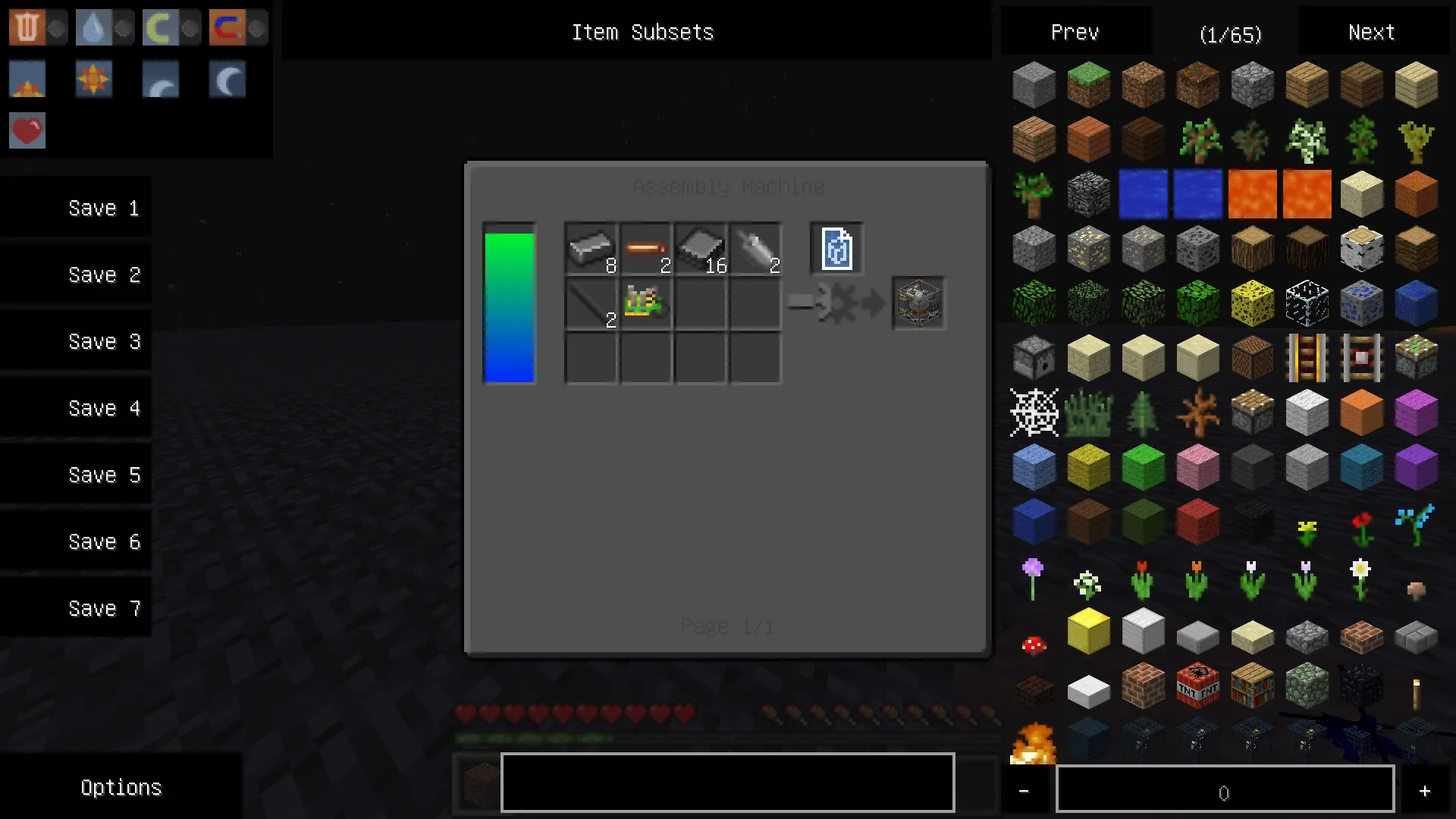This screenshot has width=1456, height=819.
Task: Set time to midnight with the moon icon
Action: point(227,80)
